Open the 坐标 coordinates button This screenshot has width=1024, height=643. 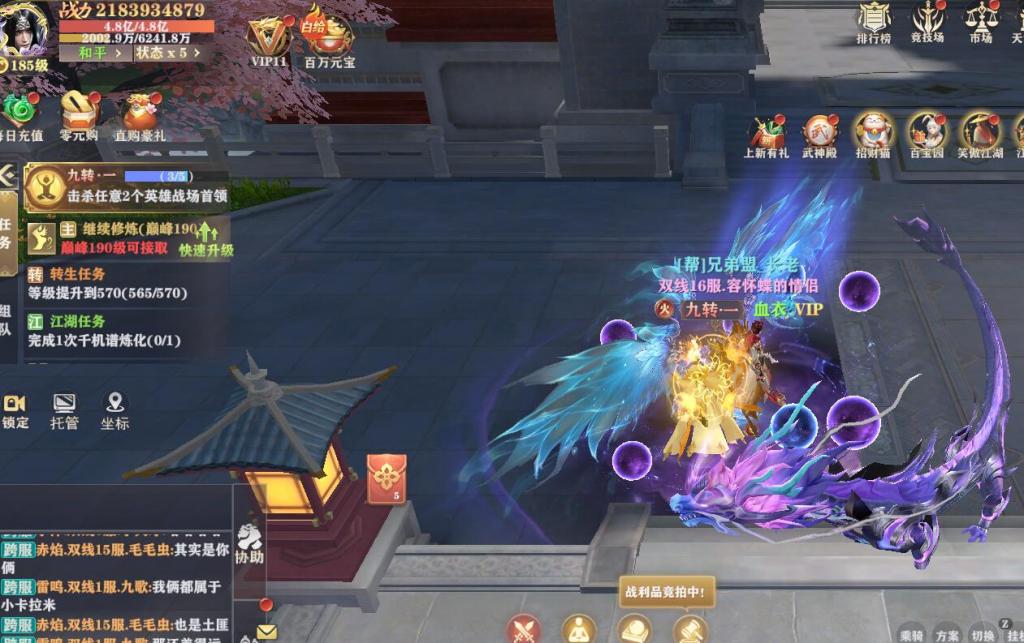click(115, 410)
